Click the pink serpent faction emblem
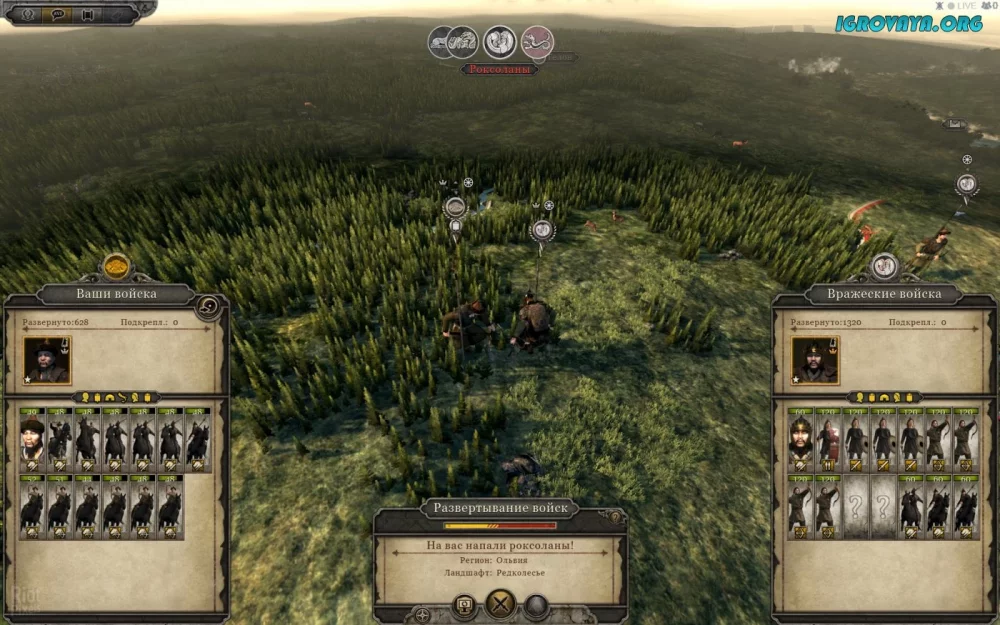Screen dimensions: 1000x625 [538, 42]
